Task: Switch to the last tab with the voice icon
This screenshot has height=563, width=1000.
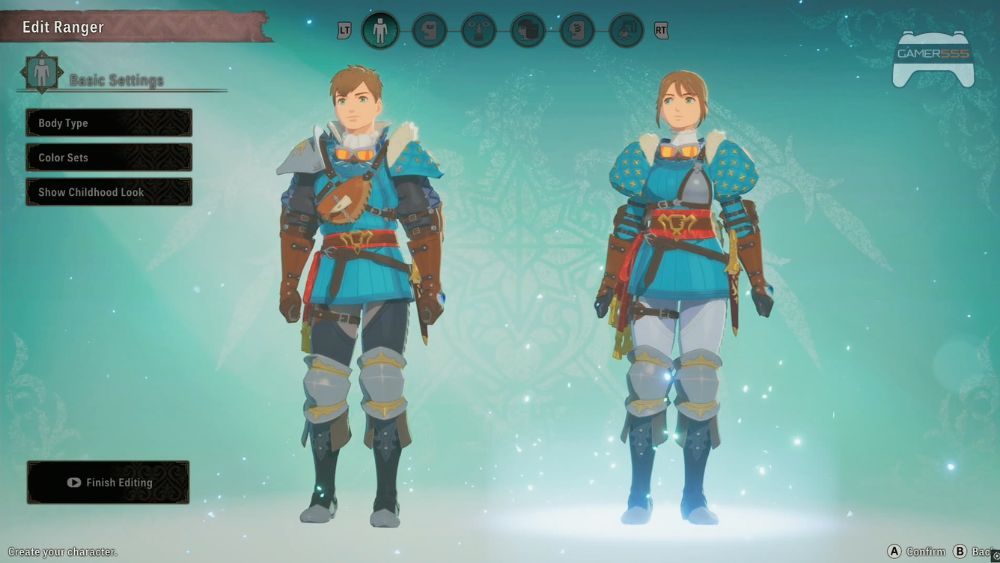Action: point(626,30)
